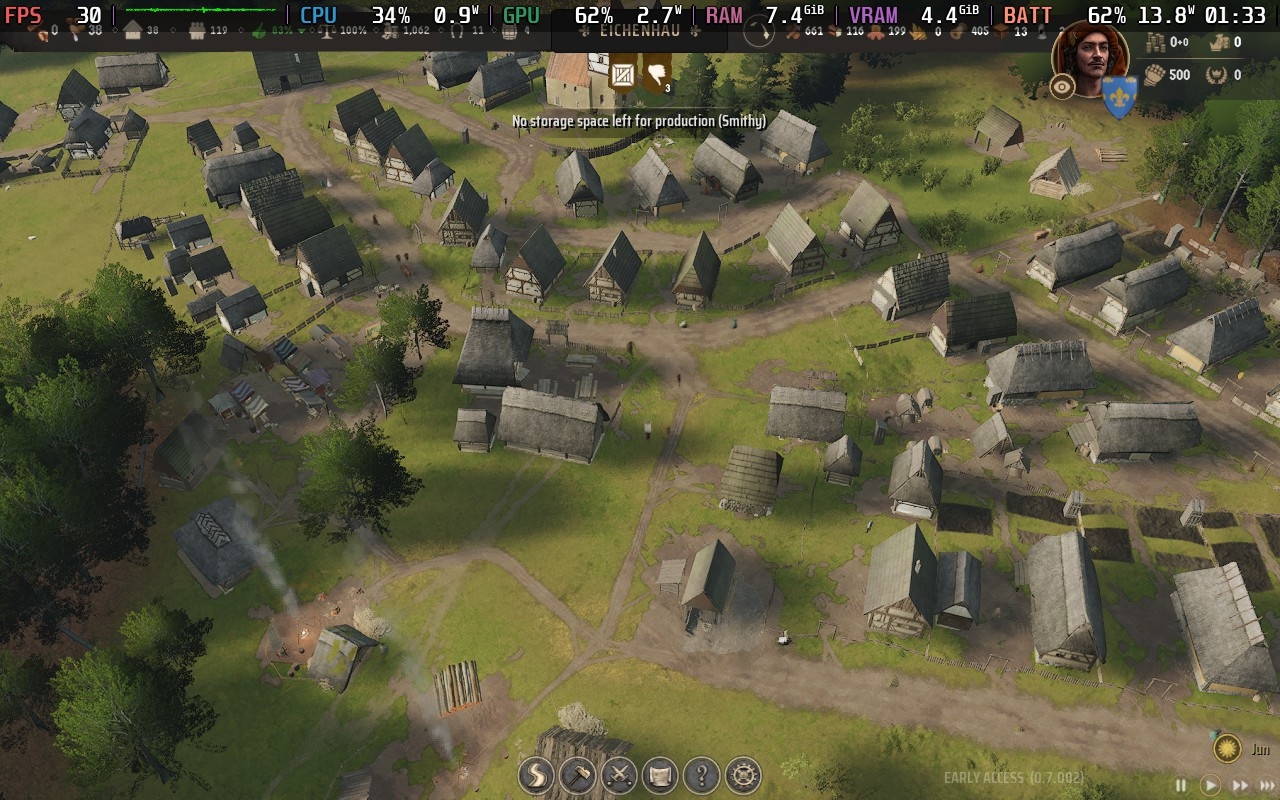Click the crowned laurel wreath icon
The width and height of the screenshot is (1280, 800).
point(1218,74)
